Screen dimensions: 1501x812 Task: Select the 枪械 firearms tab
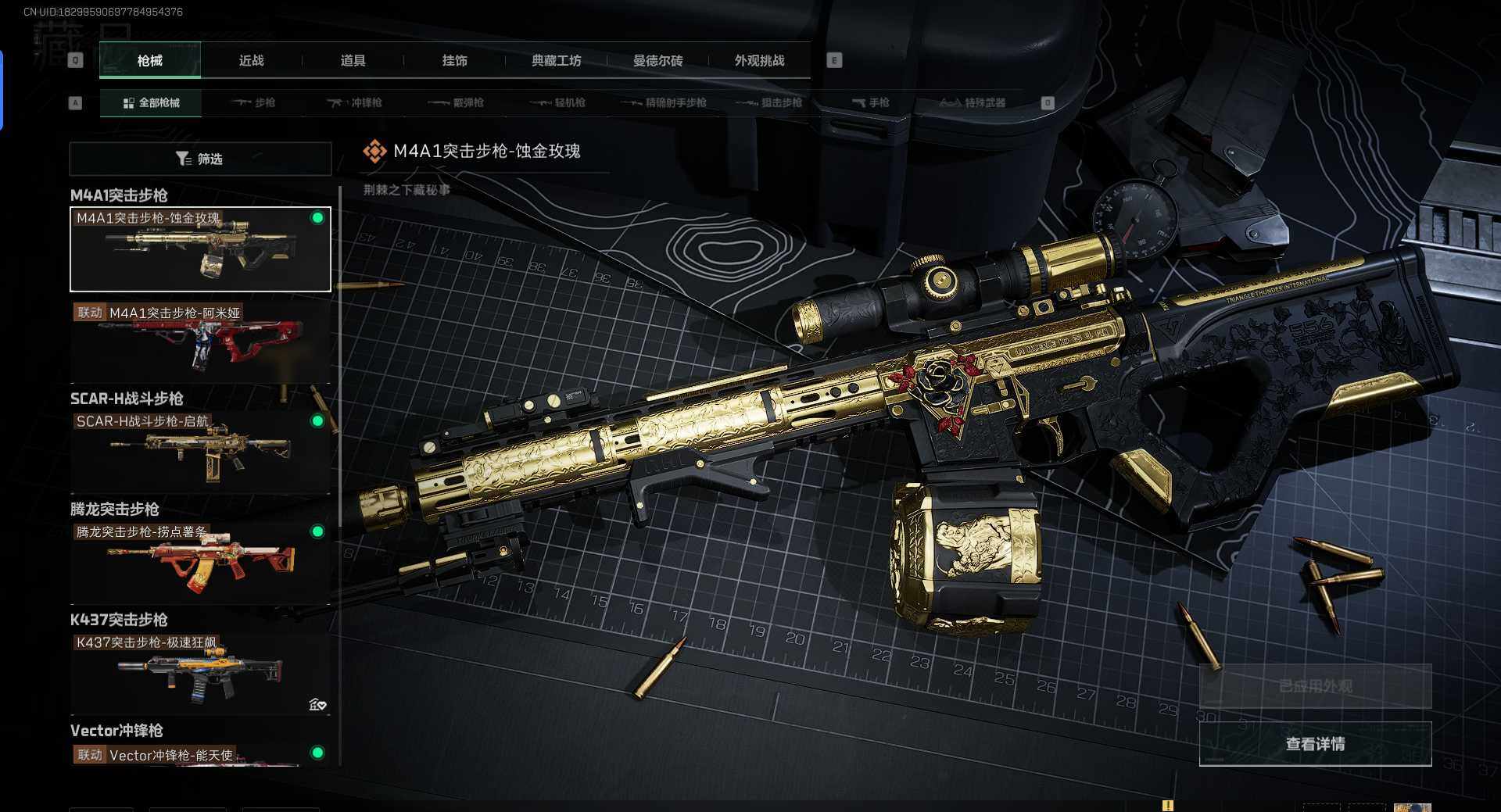coord(149,60)
